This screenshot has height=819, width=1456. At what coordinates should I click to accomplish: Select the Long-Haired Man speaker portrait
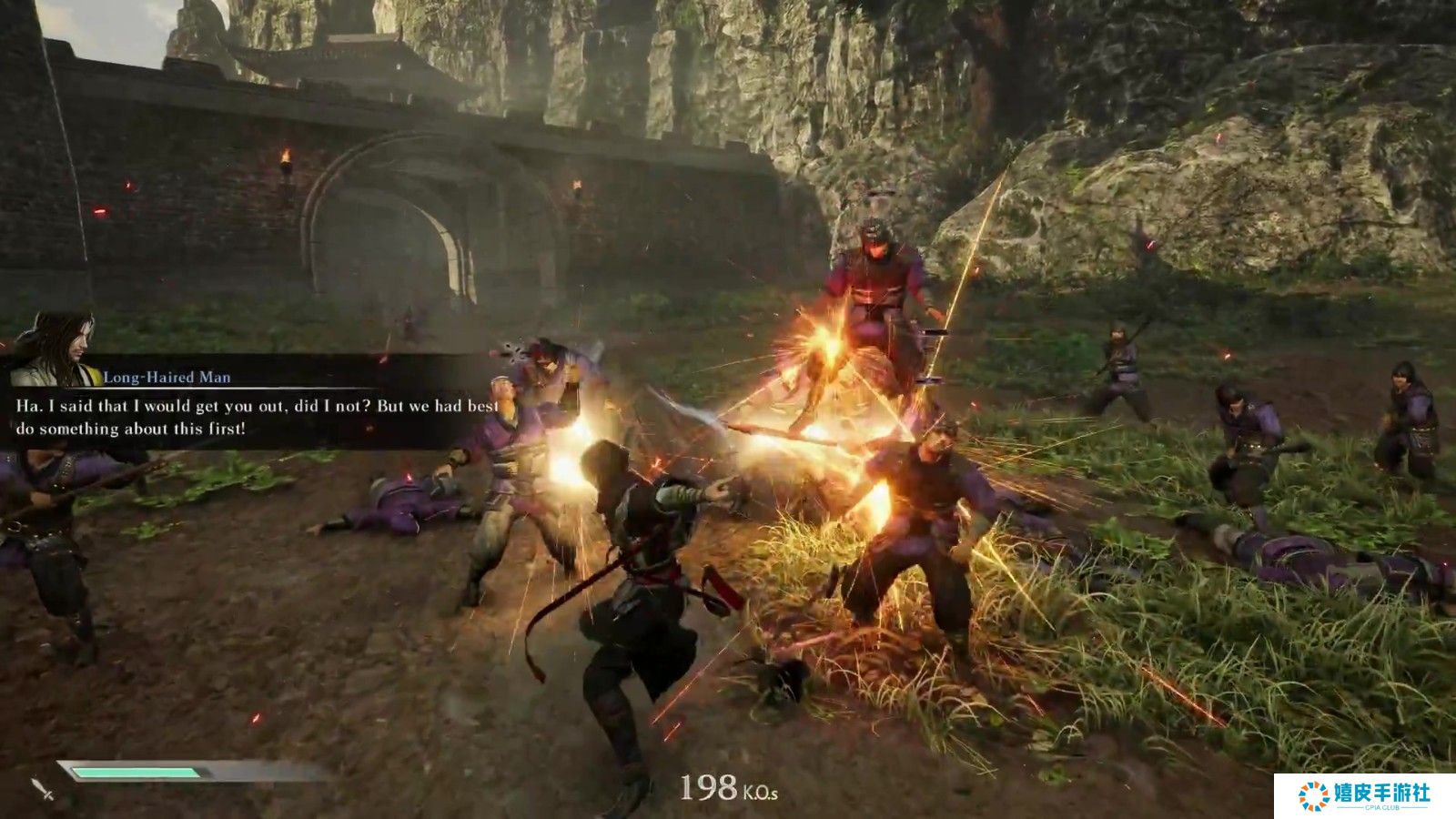[56, 350]
